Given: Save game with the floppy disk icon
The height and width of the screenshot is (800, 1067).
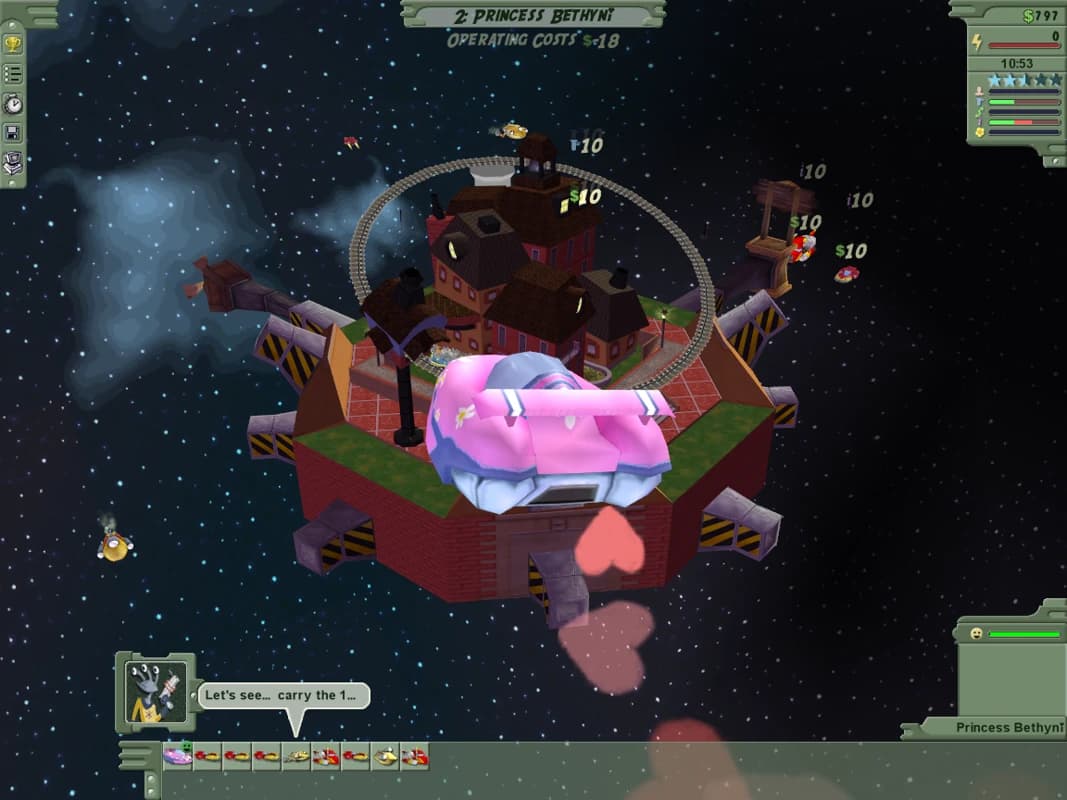Looking at the screenshot, I should [x=13, y=132].
